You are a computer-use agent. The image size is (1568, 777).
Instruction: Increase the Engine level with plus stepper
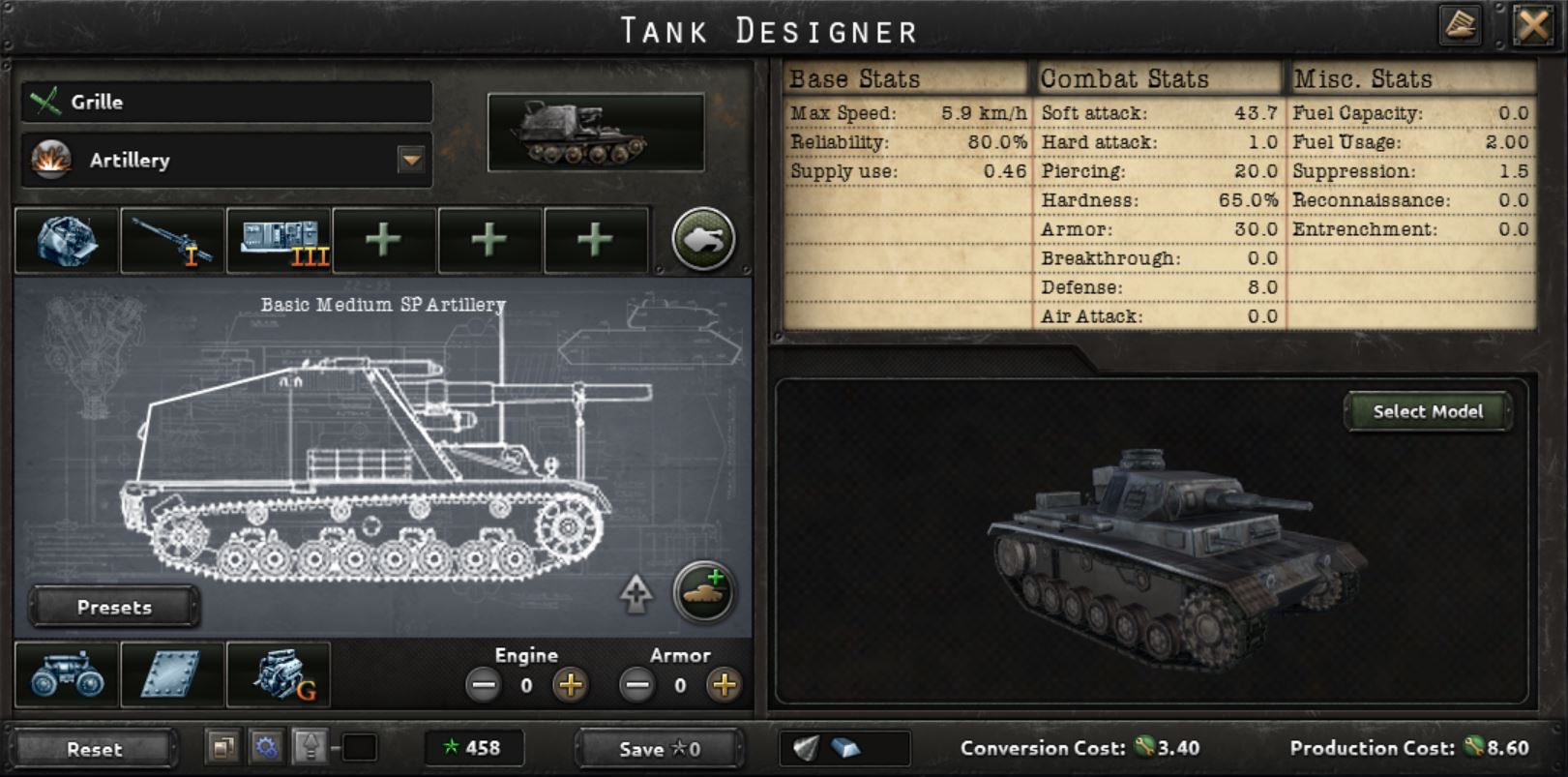click(x=571, y=687)
